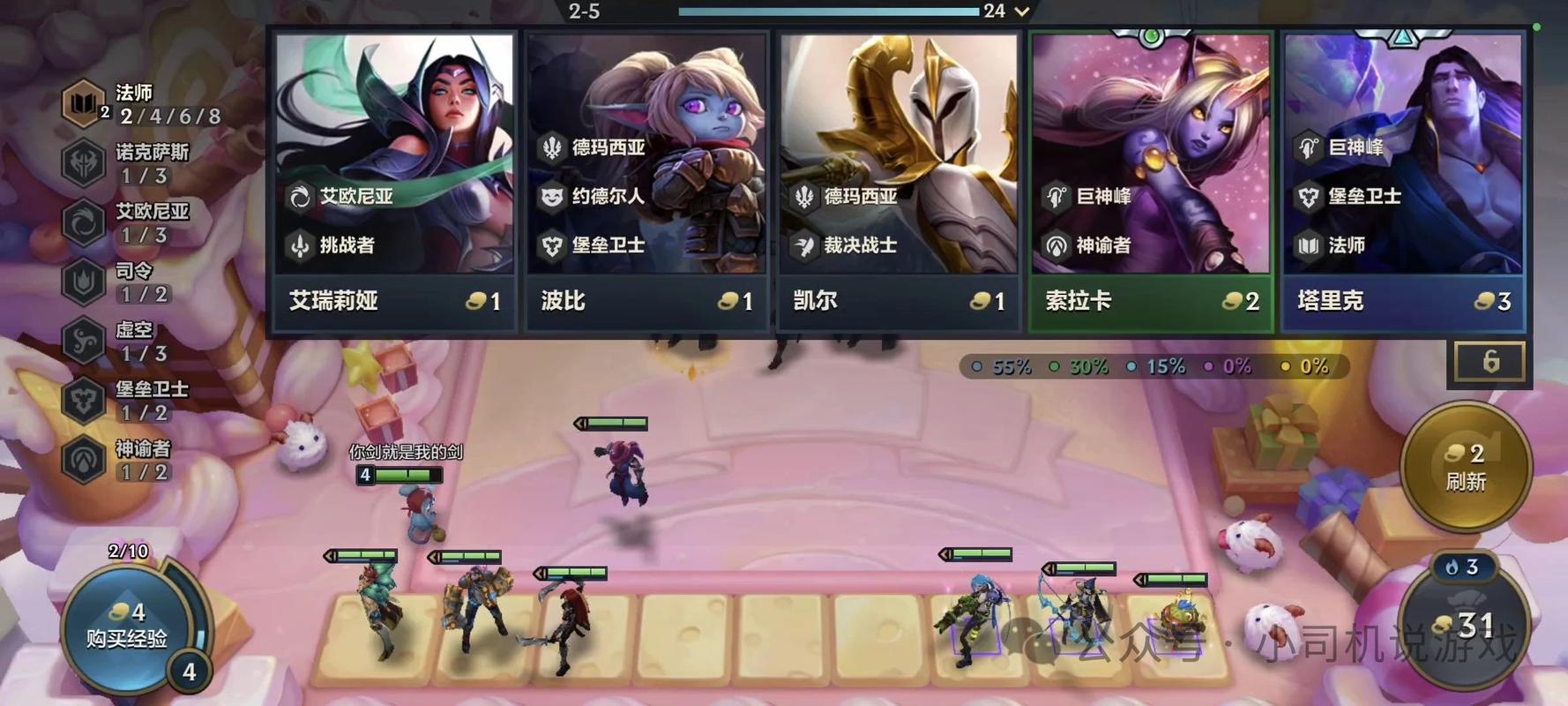Select the 法师 trait icon in sidebar

point(83,103)
